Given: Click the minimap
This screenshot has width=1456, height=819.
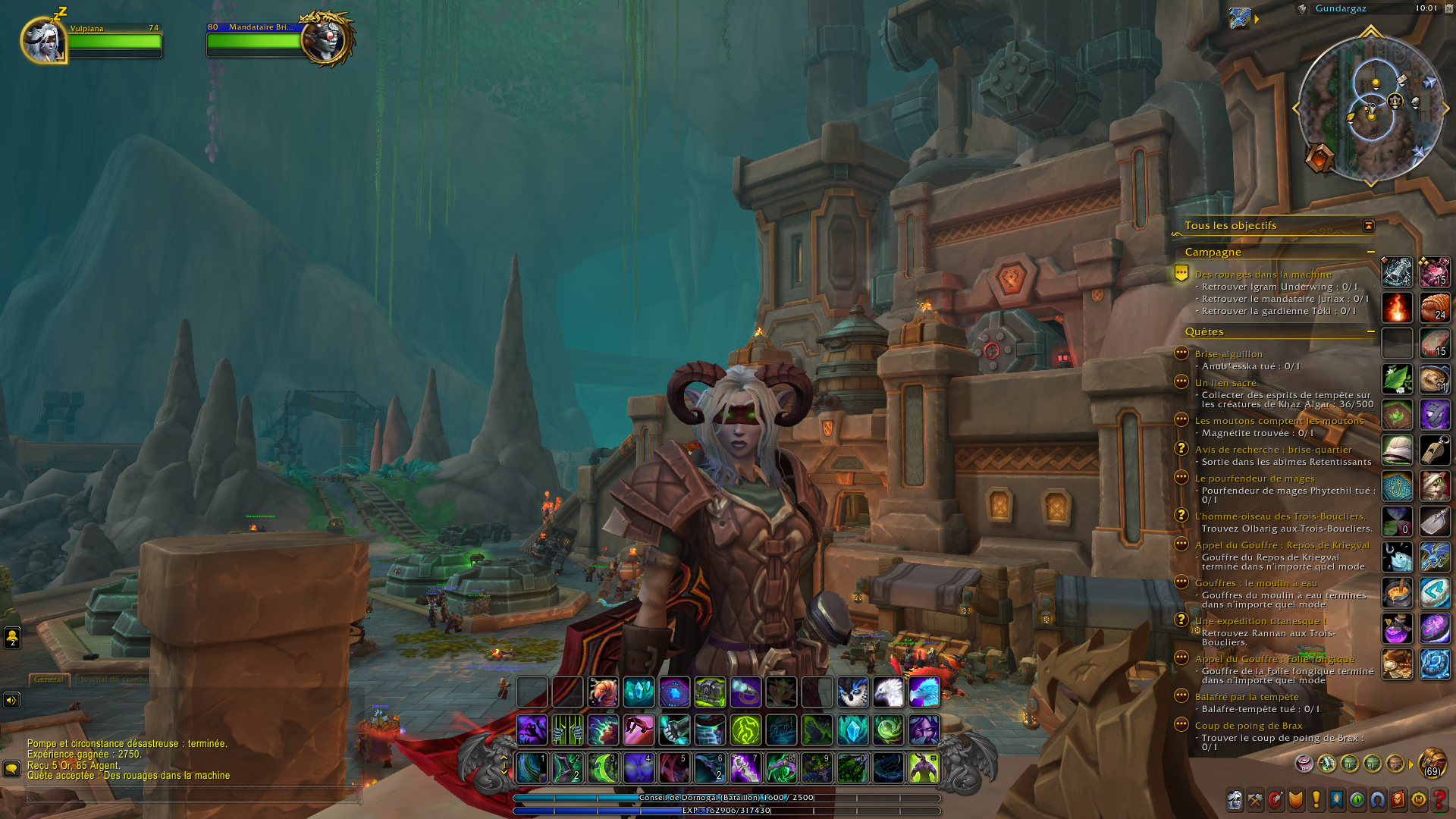Looking at the screenshot, I should coord(1371,108).
